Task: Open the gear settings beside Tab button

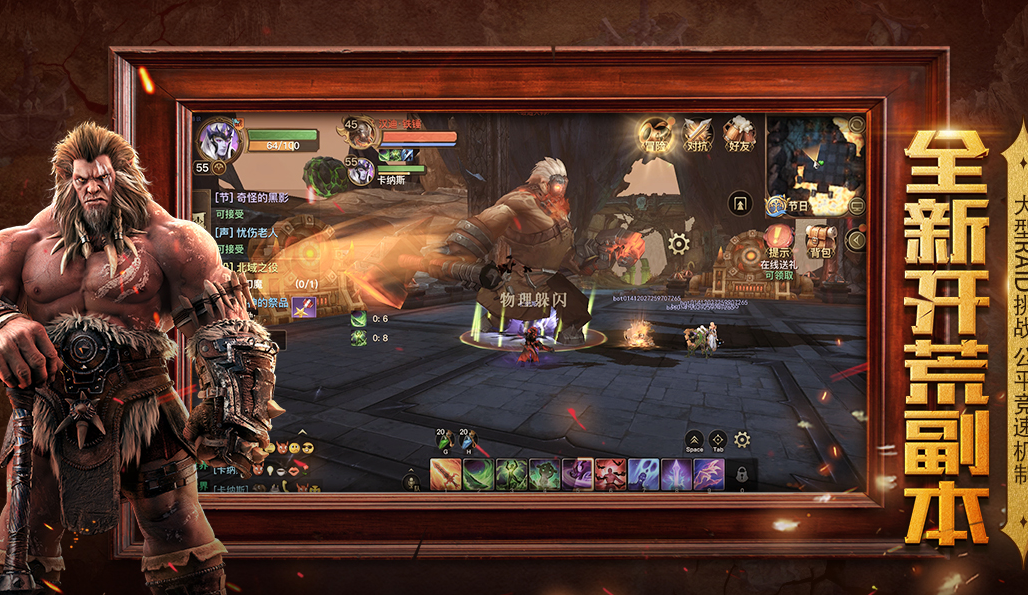Action: (x=742, y=439)
